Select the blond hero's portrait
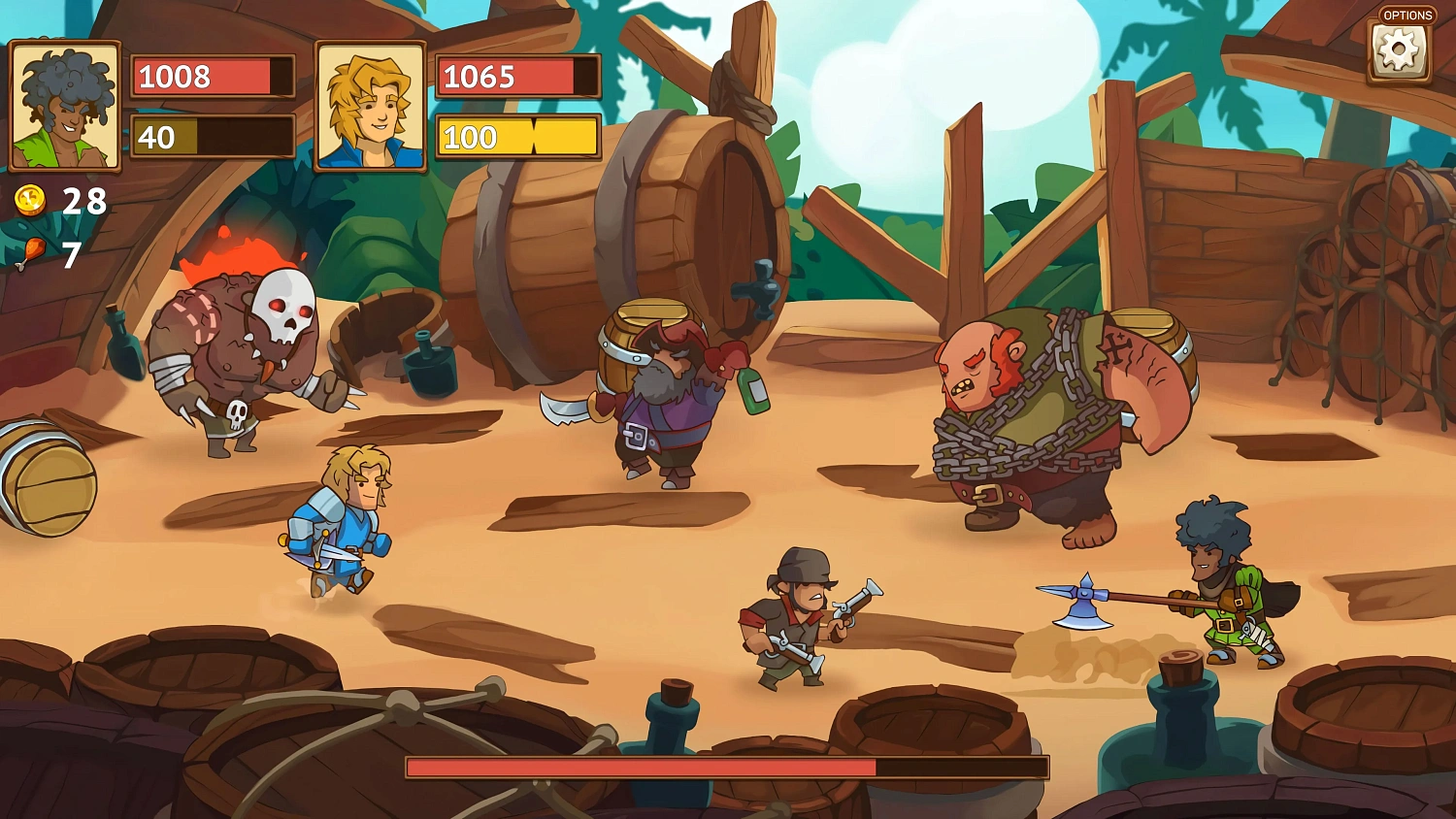Image resolution: width=1456 pixels, height=819 pixels. (x=372, y=106)
